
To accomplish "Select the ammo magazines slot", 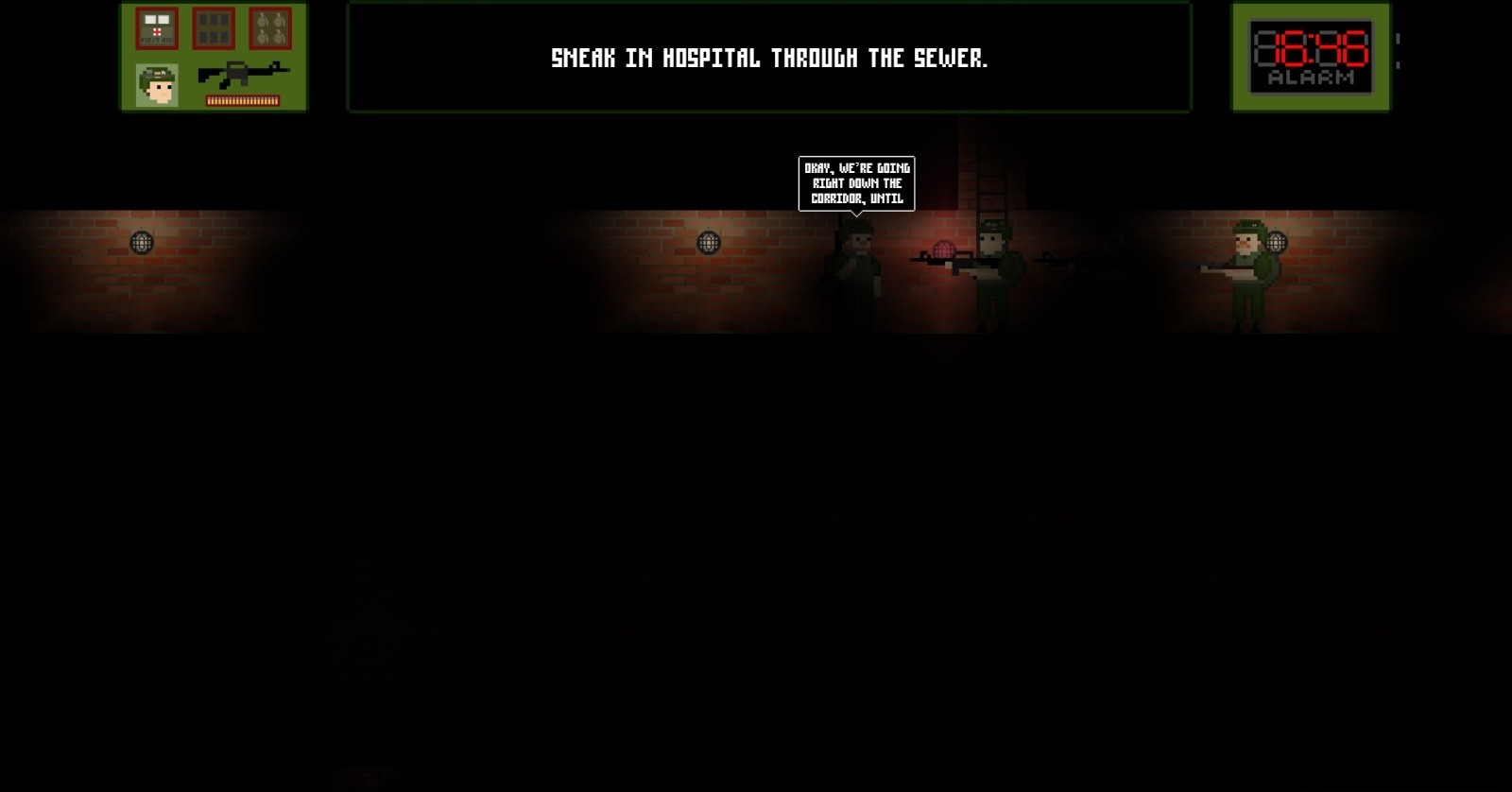I will point(214,29).
